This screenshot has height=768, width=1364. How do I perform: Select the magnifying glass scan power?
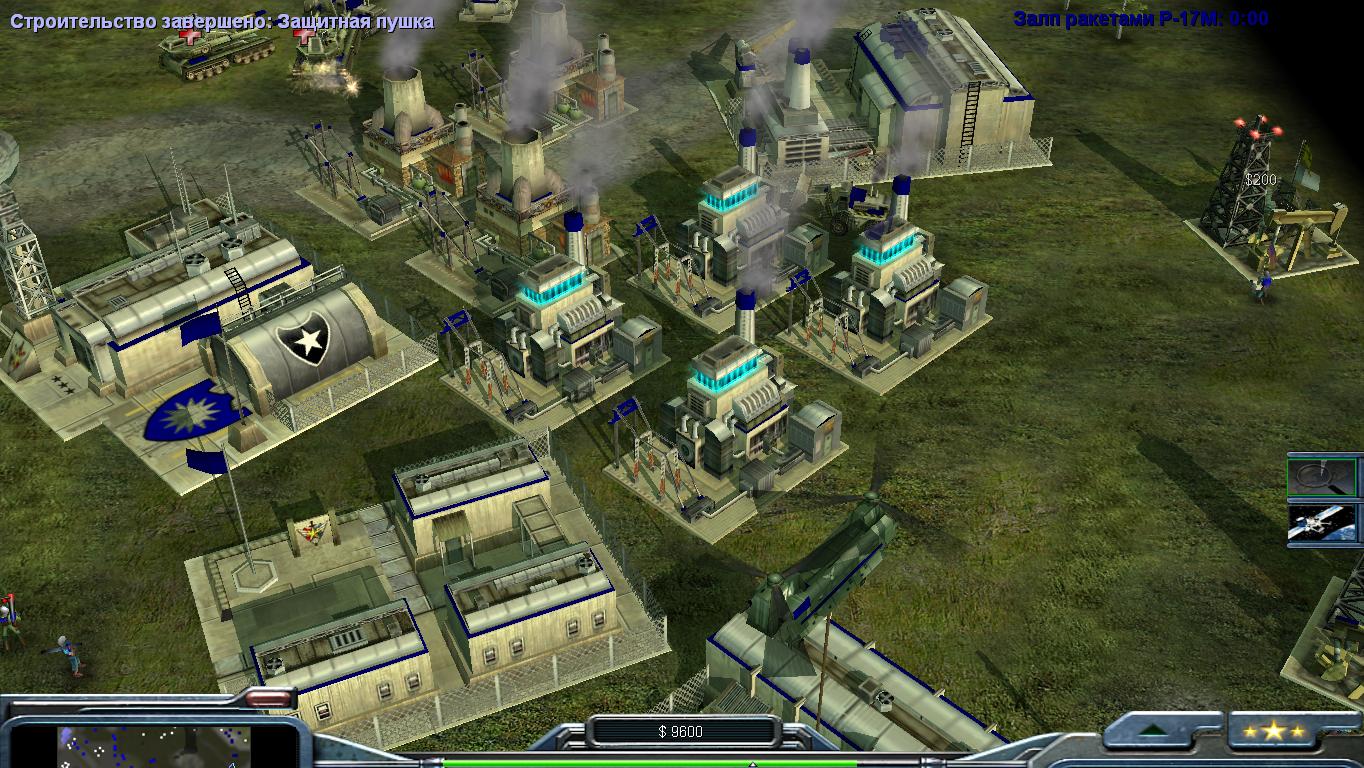point(1322,476)
